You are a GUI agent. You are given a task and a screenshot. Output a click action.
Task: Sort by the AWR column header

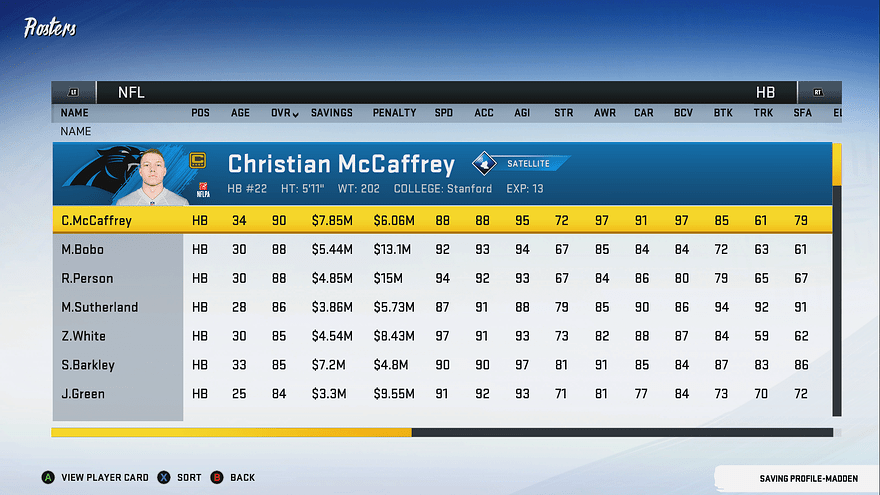(604, 113)
